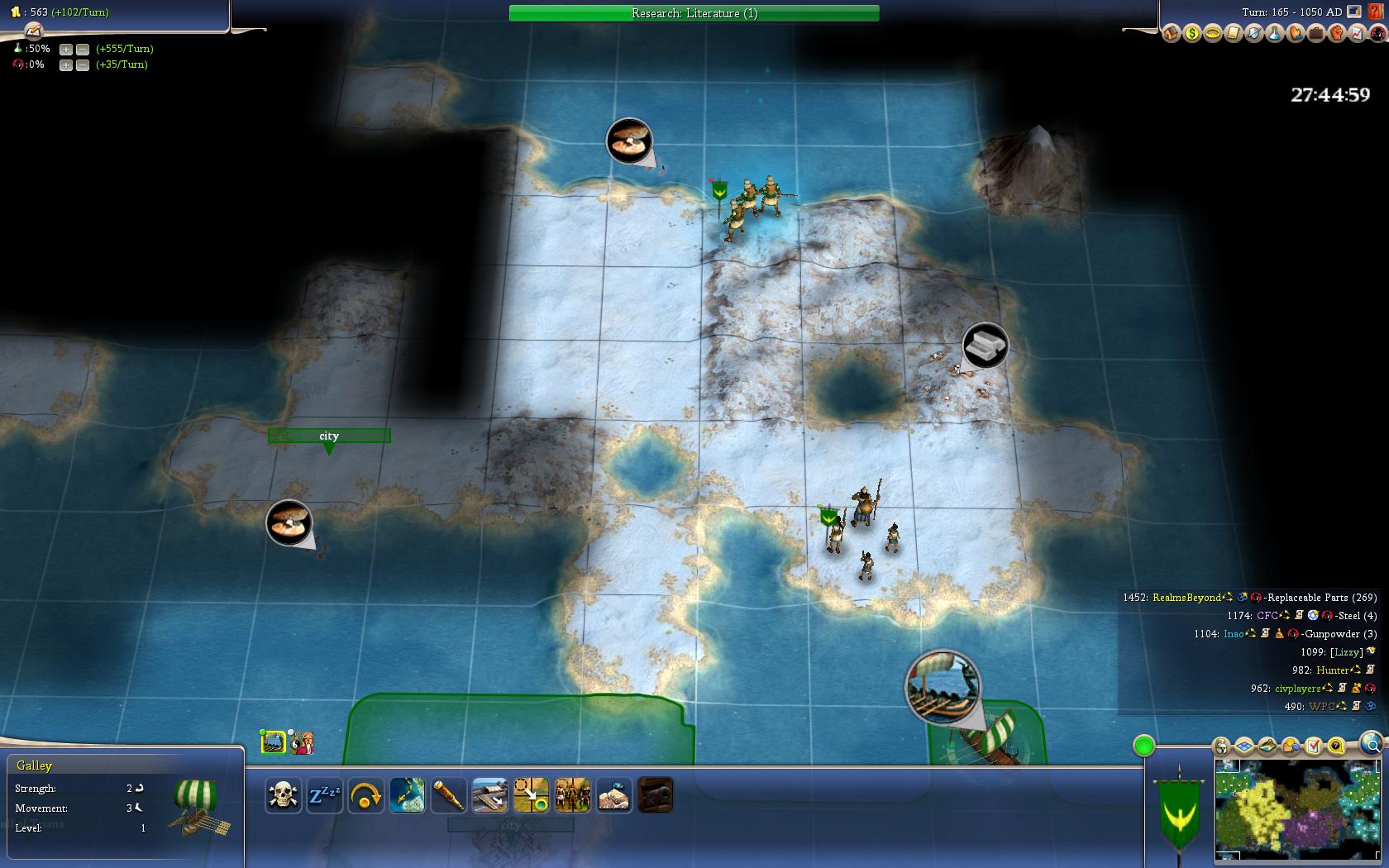Open the Domestic advisor house icon
The image size is (1389, 868).
(x=1171, y=34)
